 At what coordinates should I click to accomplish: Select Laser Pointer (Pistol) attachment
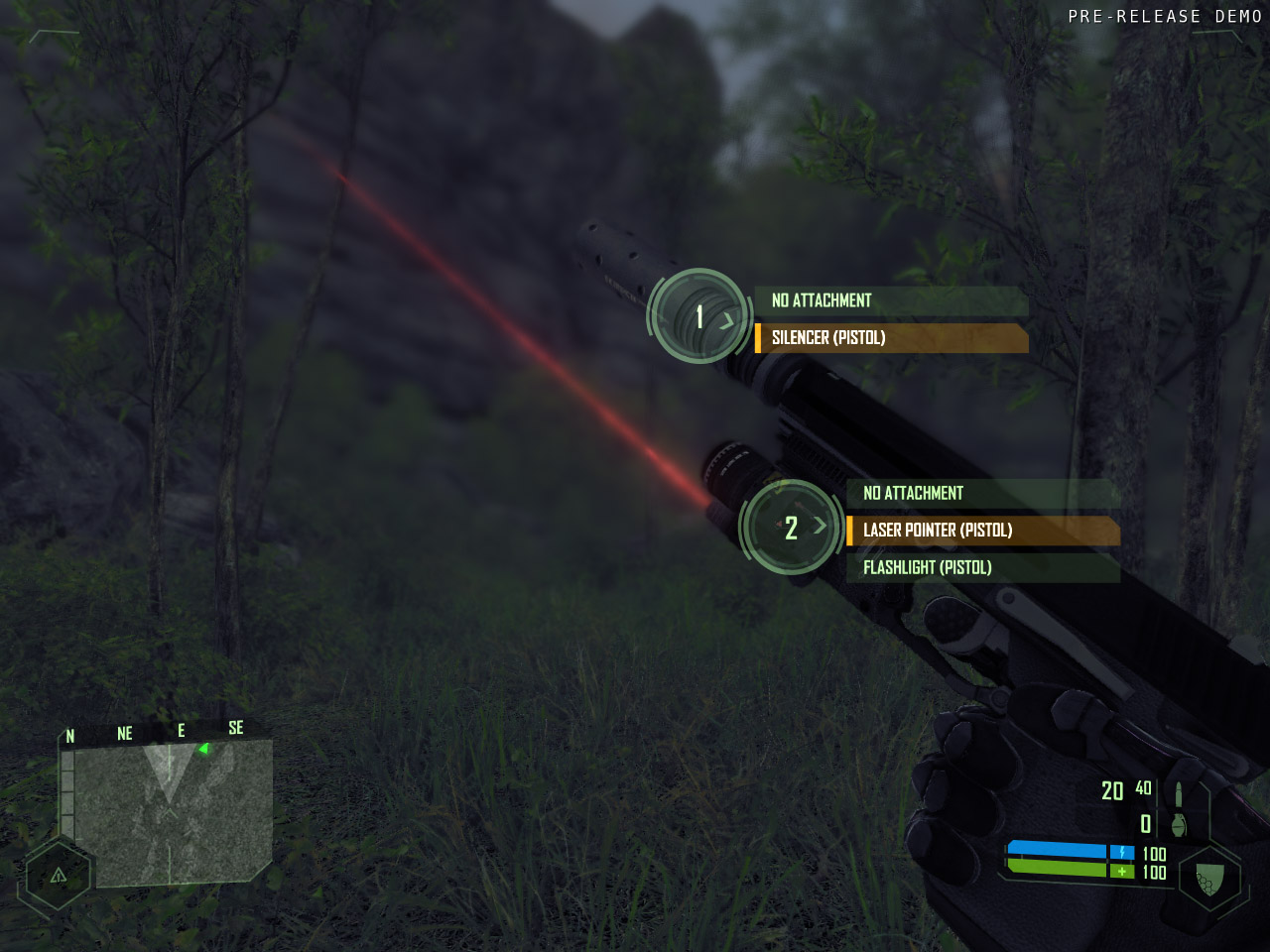(982, 531)
